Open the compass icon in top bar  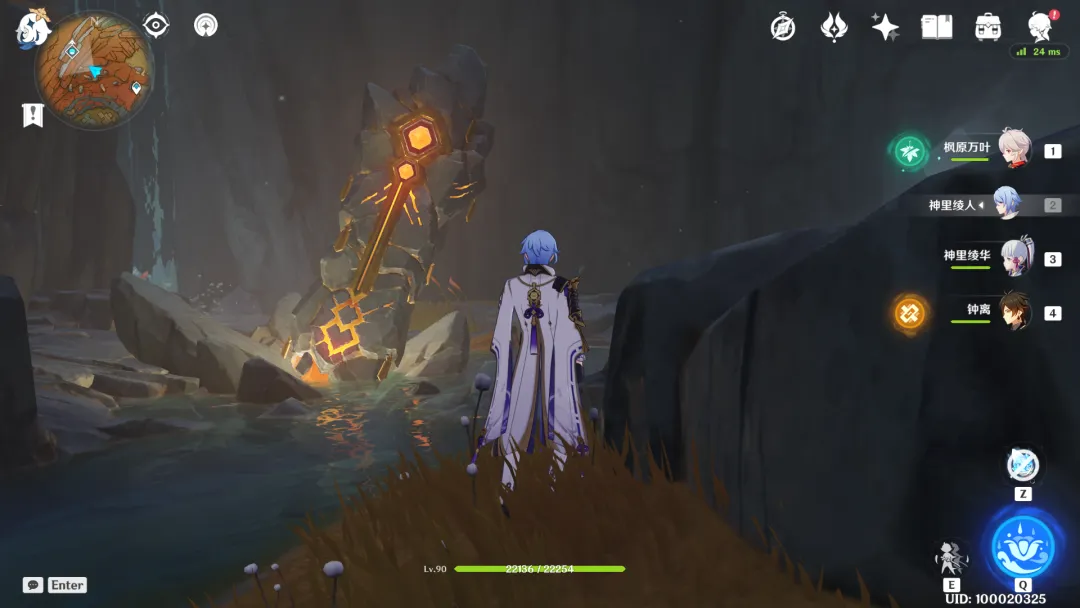click(x=783, y=27)
